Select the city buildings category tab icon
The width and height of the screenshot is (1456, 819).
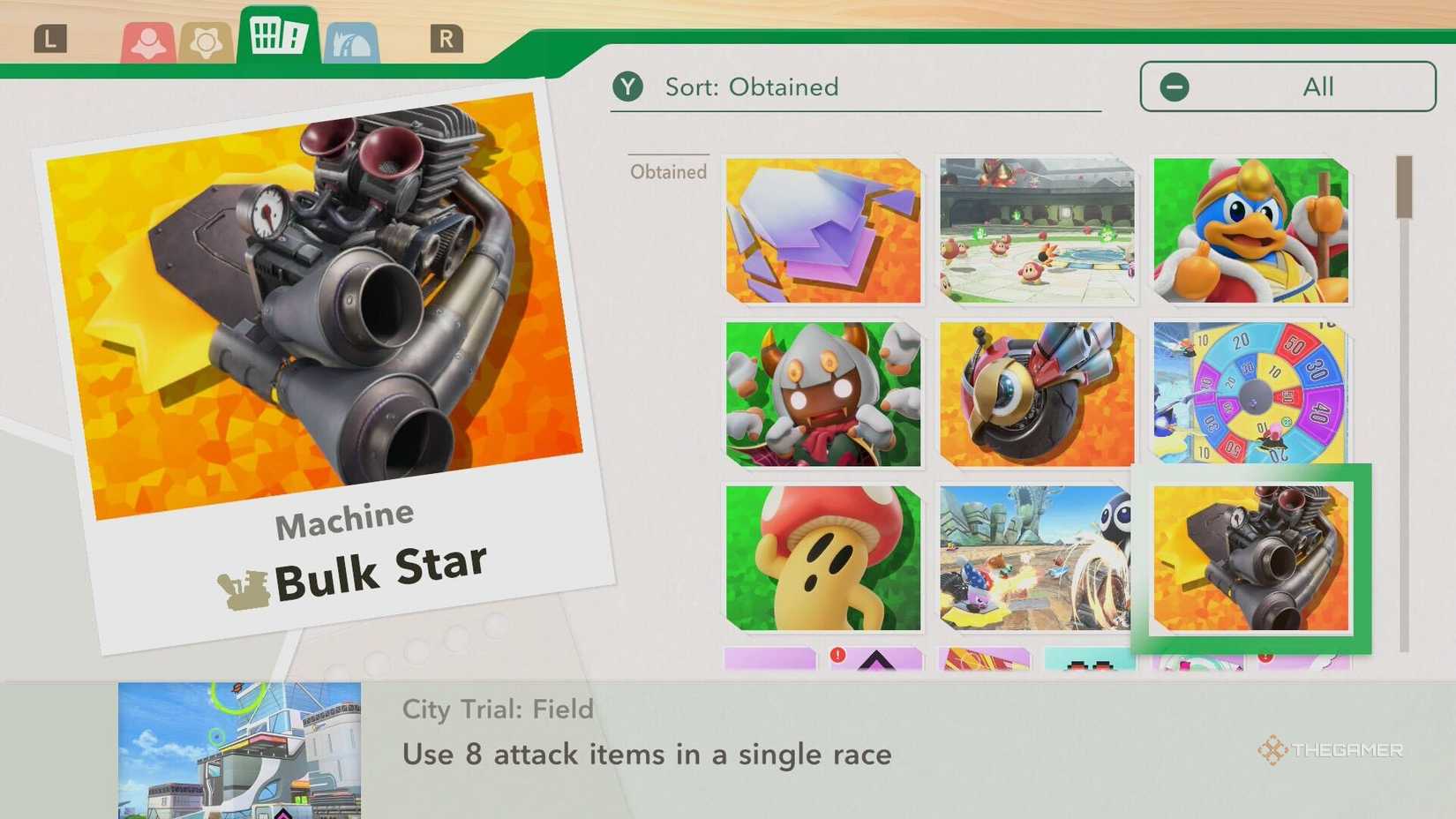278,37
